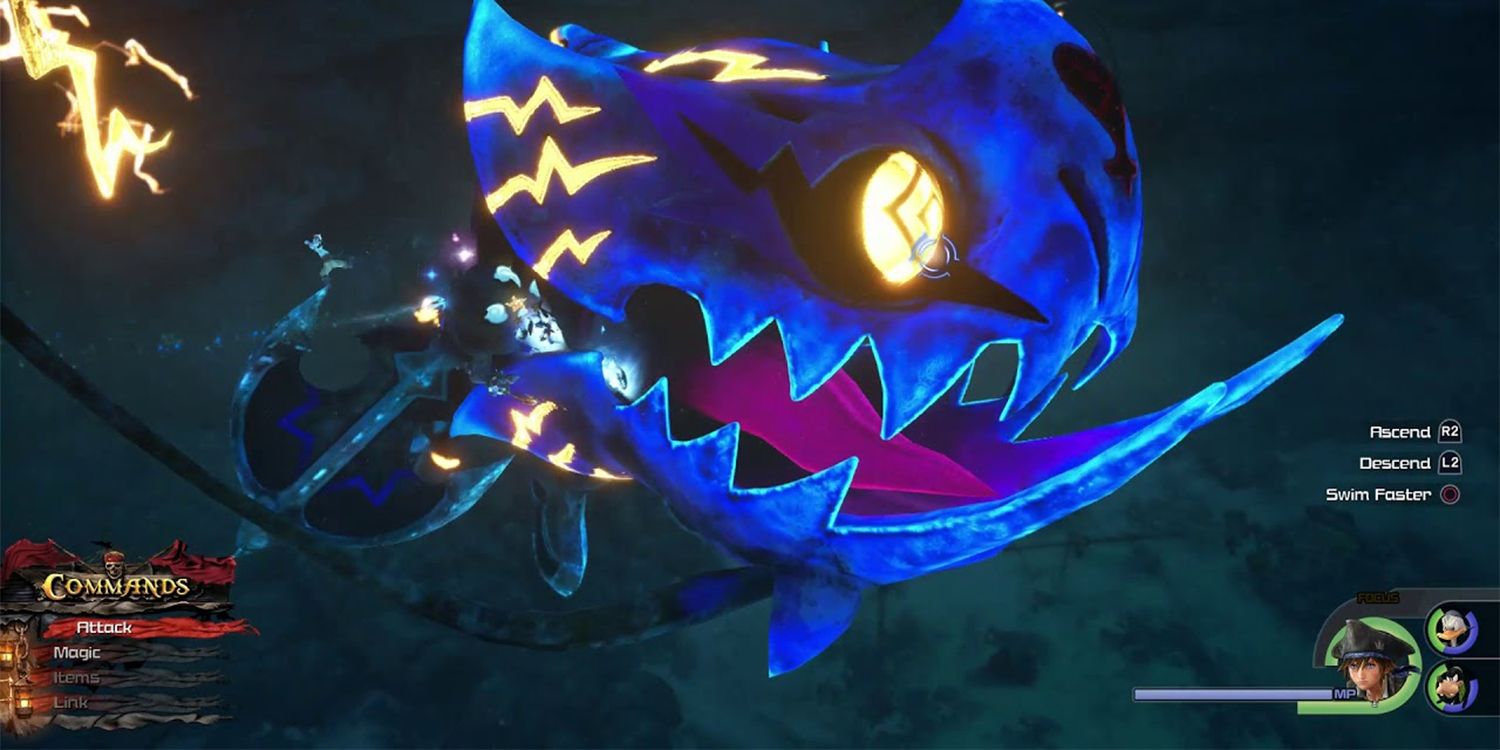The width and height of the screenshot is (1500, 750).
Task: Click the Ascend control hint text
Action: coord(1399,432)
